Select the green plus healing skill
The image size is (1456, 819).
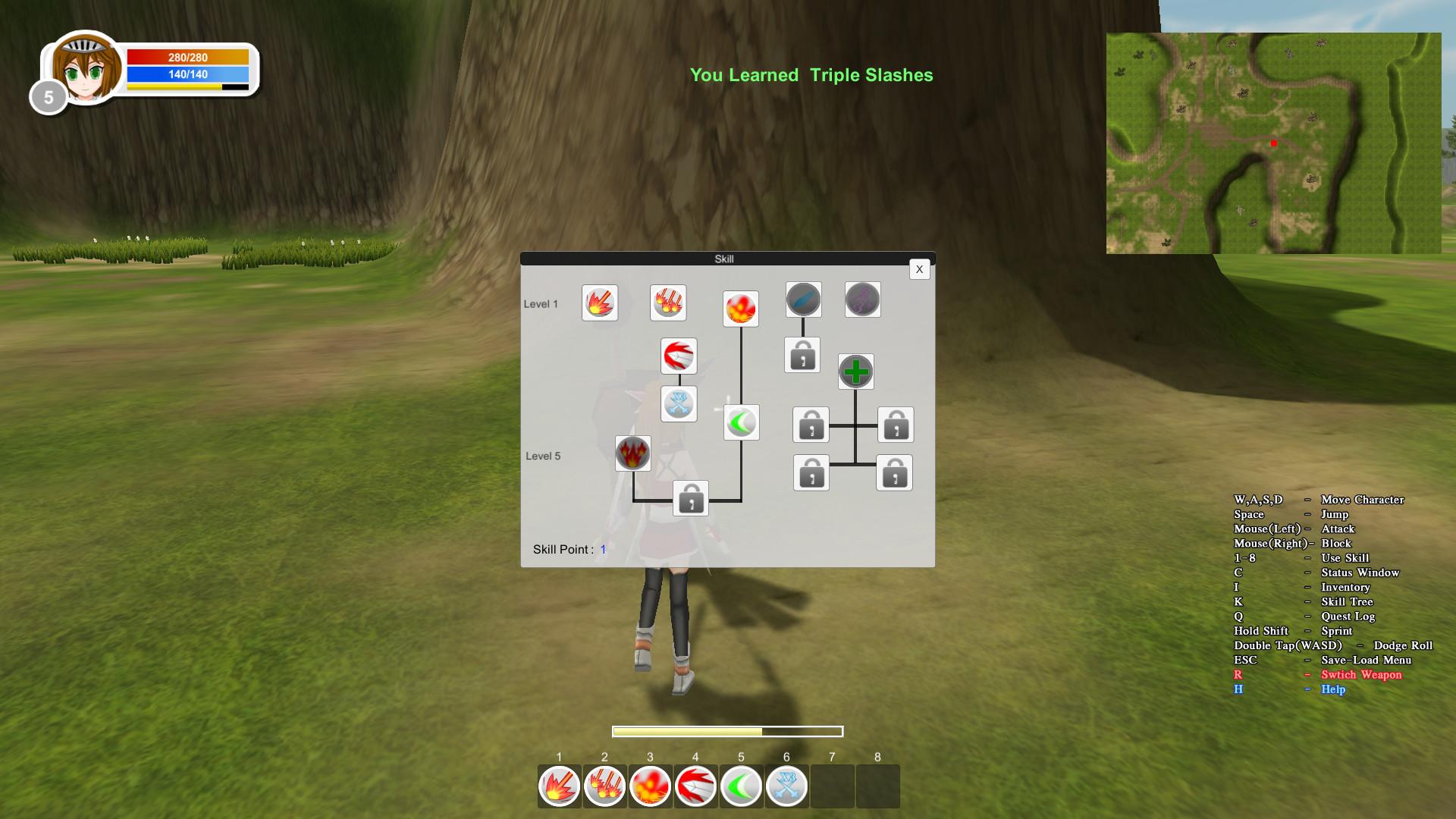pos(855,372)
